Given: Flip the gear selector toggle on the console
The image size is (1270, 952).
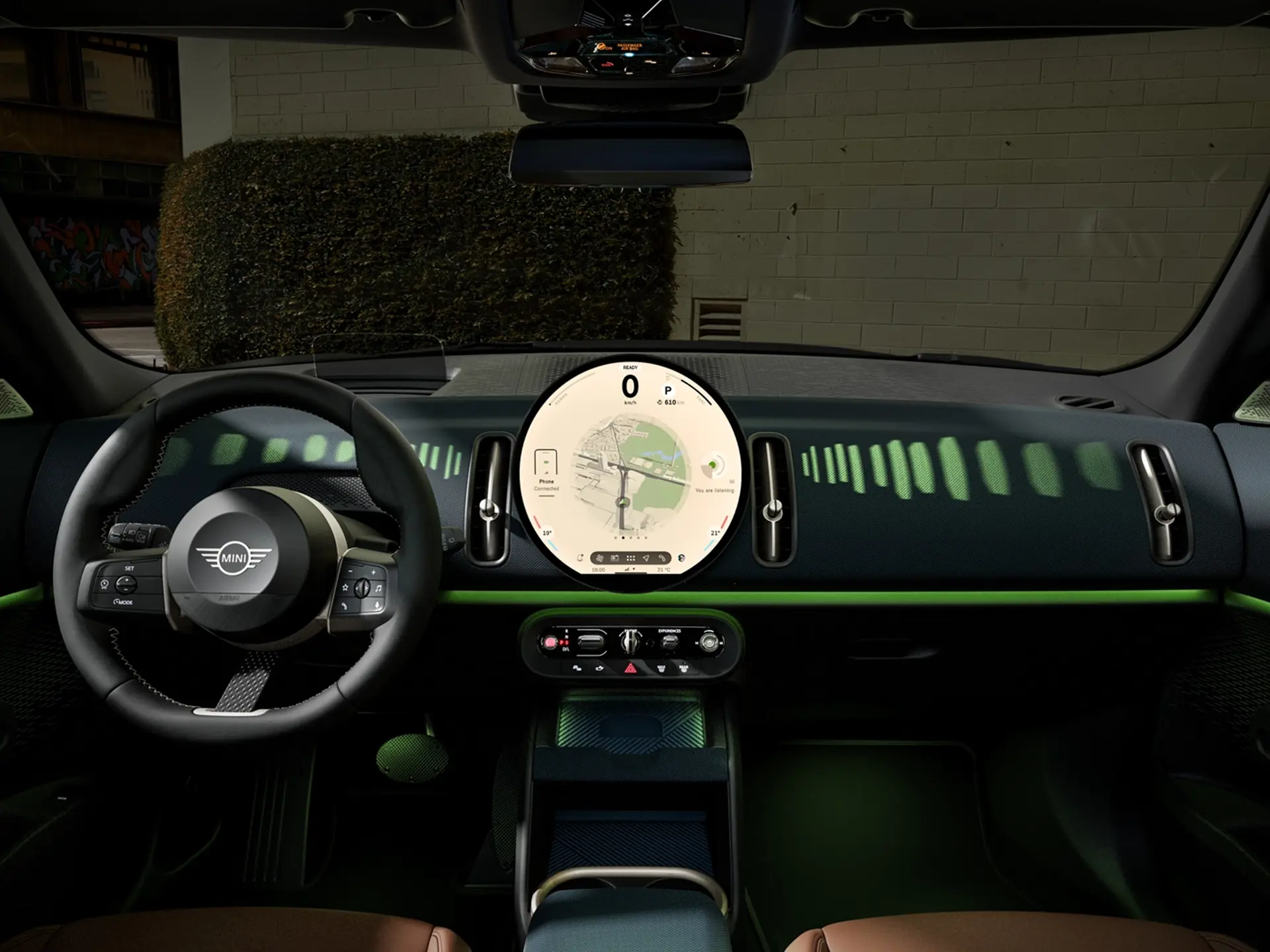Looking at the screenshot, I should pyautogui.click(x=630, y=641).
